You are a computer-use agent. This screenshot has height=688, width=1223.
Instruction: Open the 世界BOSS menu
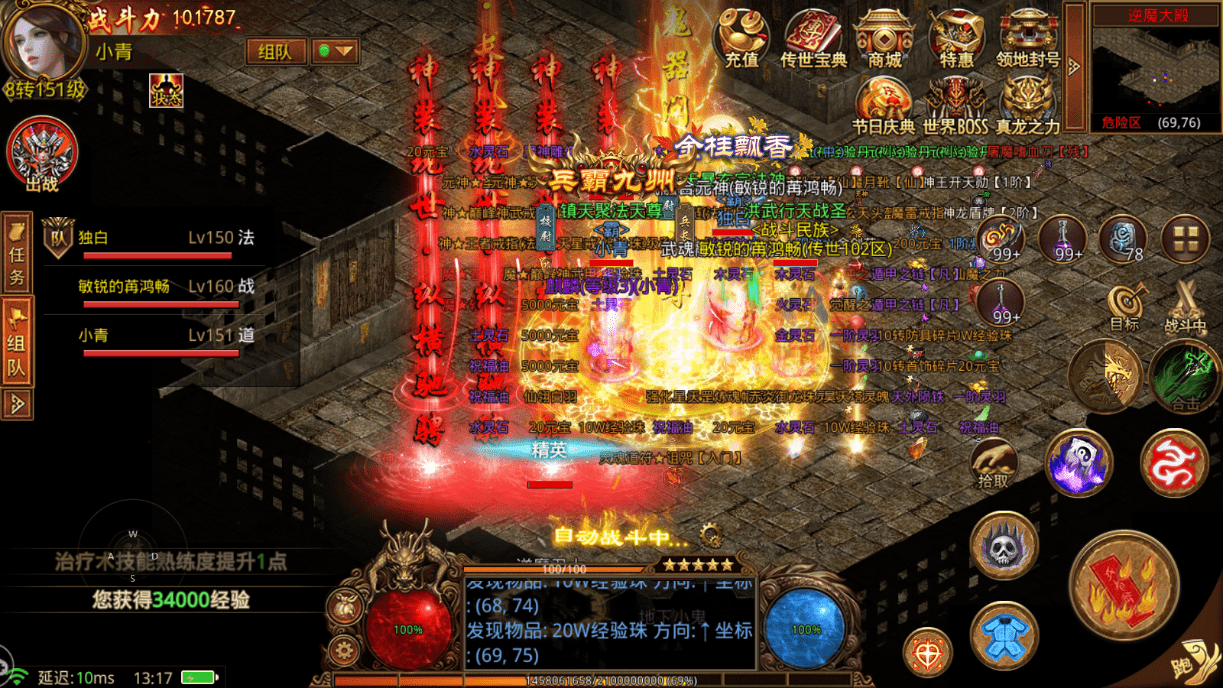pos(955,105)
